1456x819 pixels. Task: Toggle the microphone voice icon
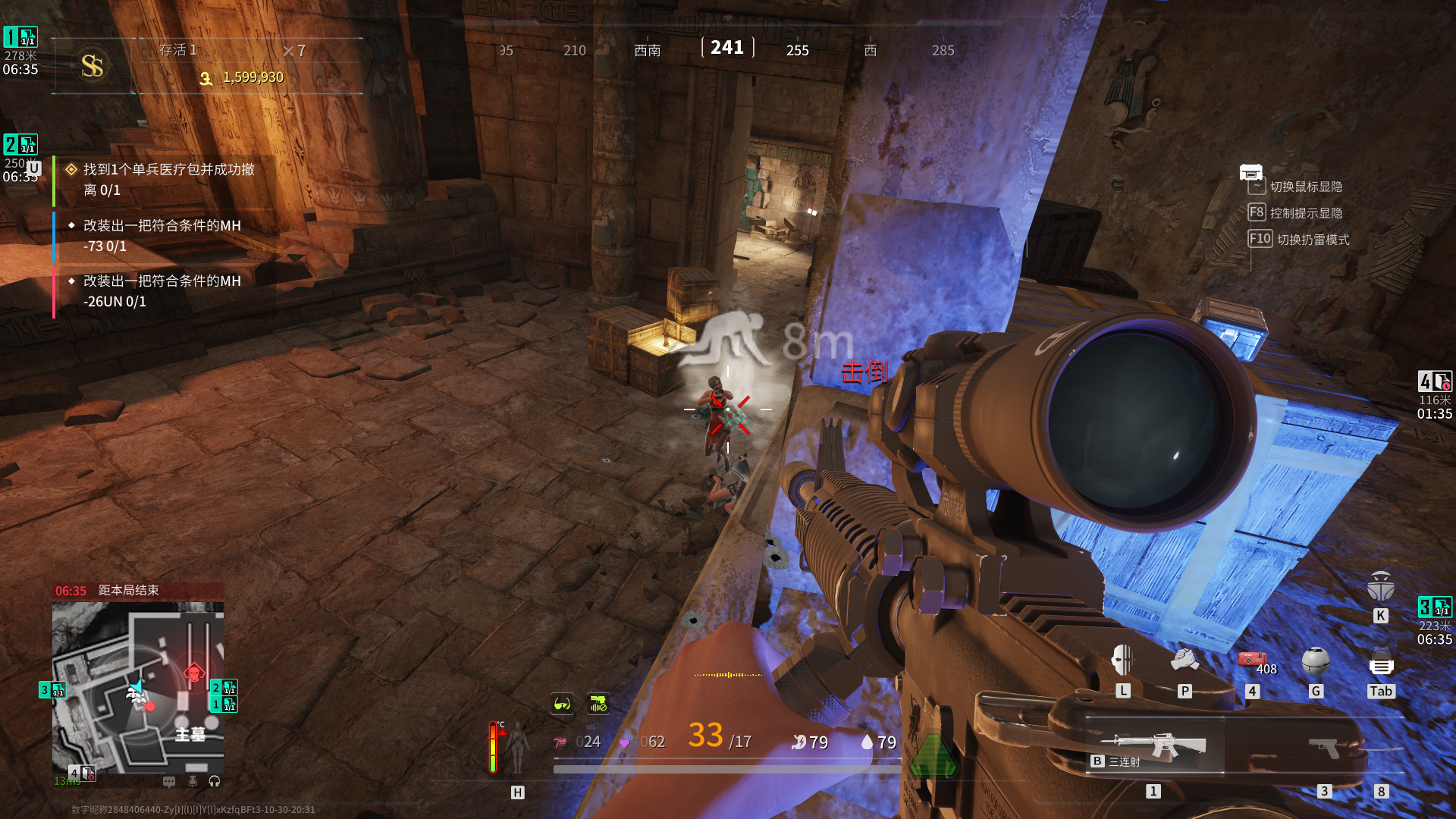[x=193, y=781]
